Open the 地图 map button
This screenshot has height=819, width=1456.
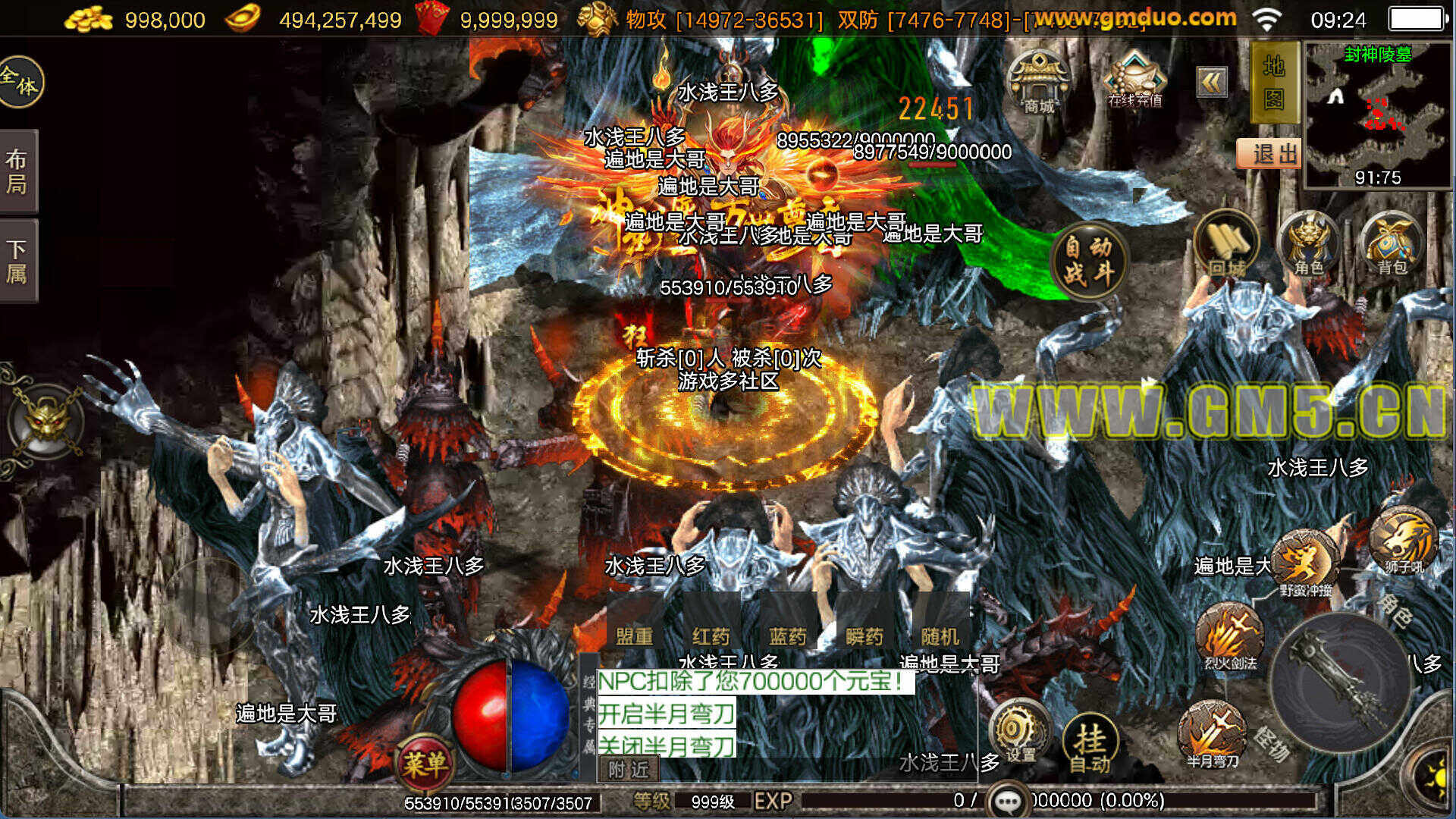[1273, 82]
